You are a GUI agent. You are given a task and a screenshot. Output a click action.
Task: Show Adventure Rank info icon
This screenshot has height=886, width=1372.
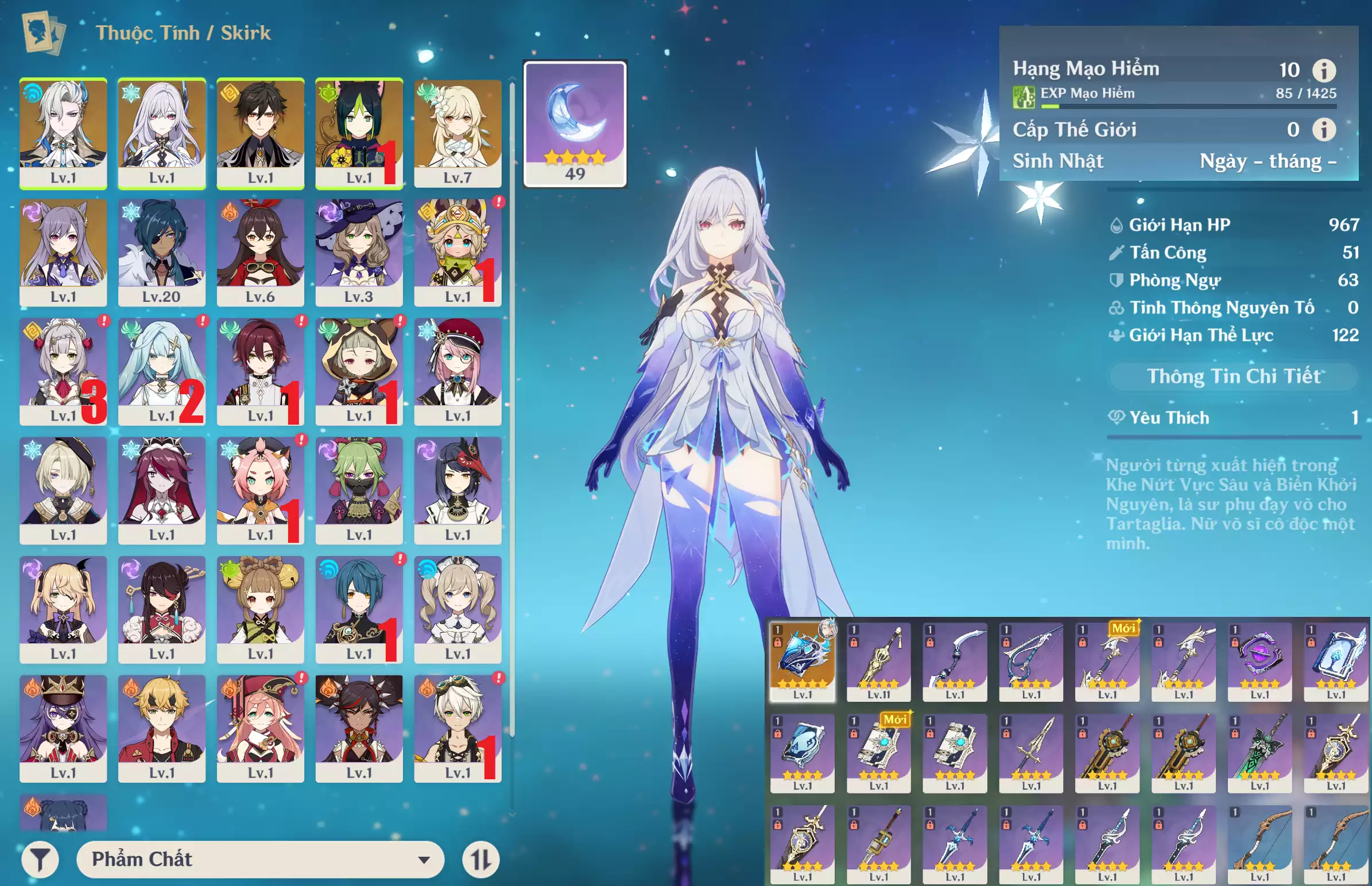(1324, 71)
